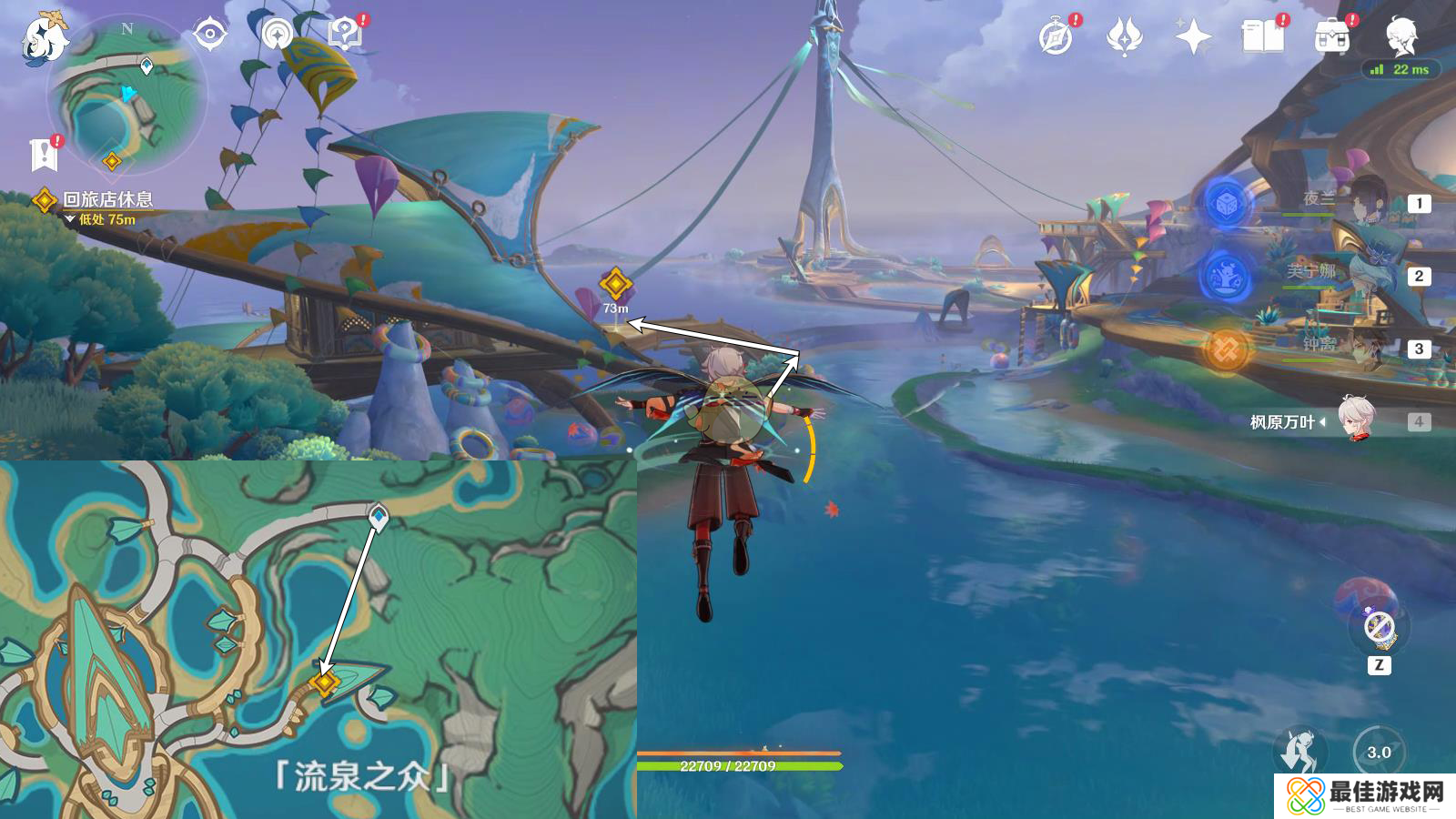Image resolution: width=1456 pixels, height=819 pixels.
Task: Open the backpack inventory icon
Action: [x=1331, y=38]
